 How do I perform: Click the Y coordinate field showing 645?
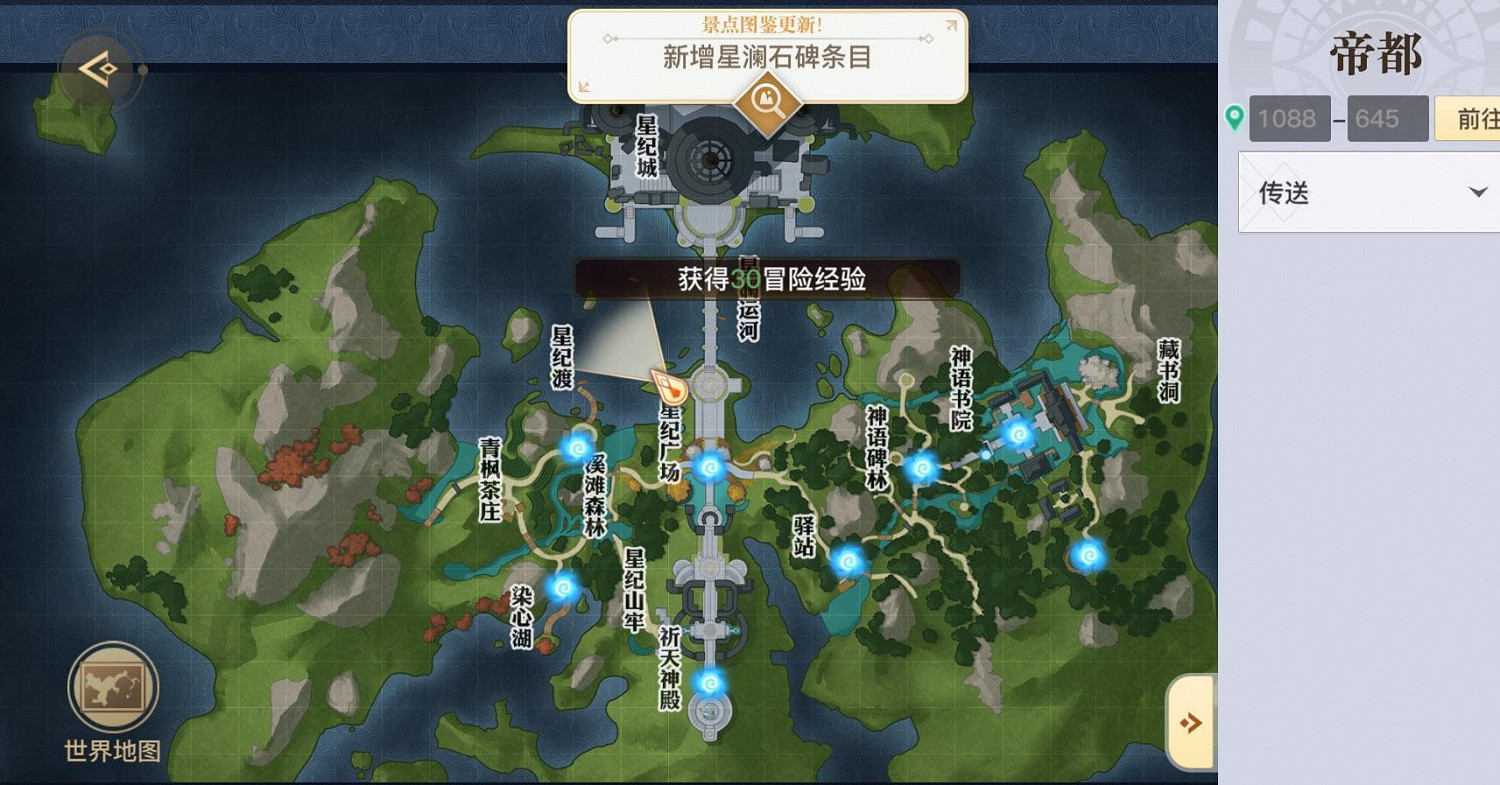[x=1387, y=118]
